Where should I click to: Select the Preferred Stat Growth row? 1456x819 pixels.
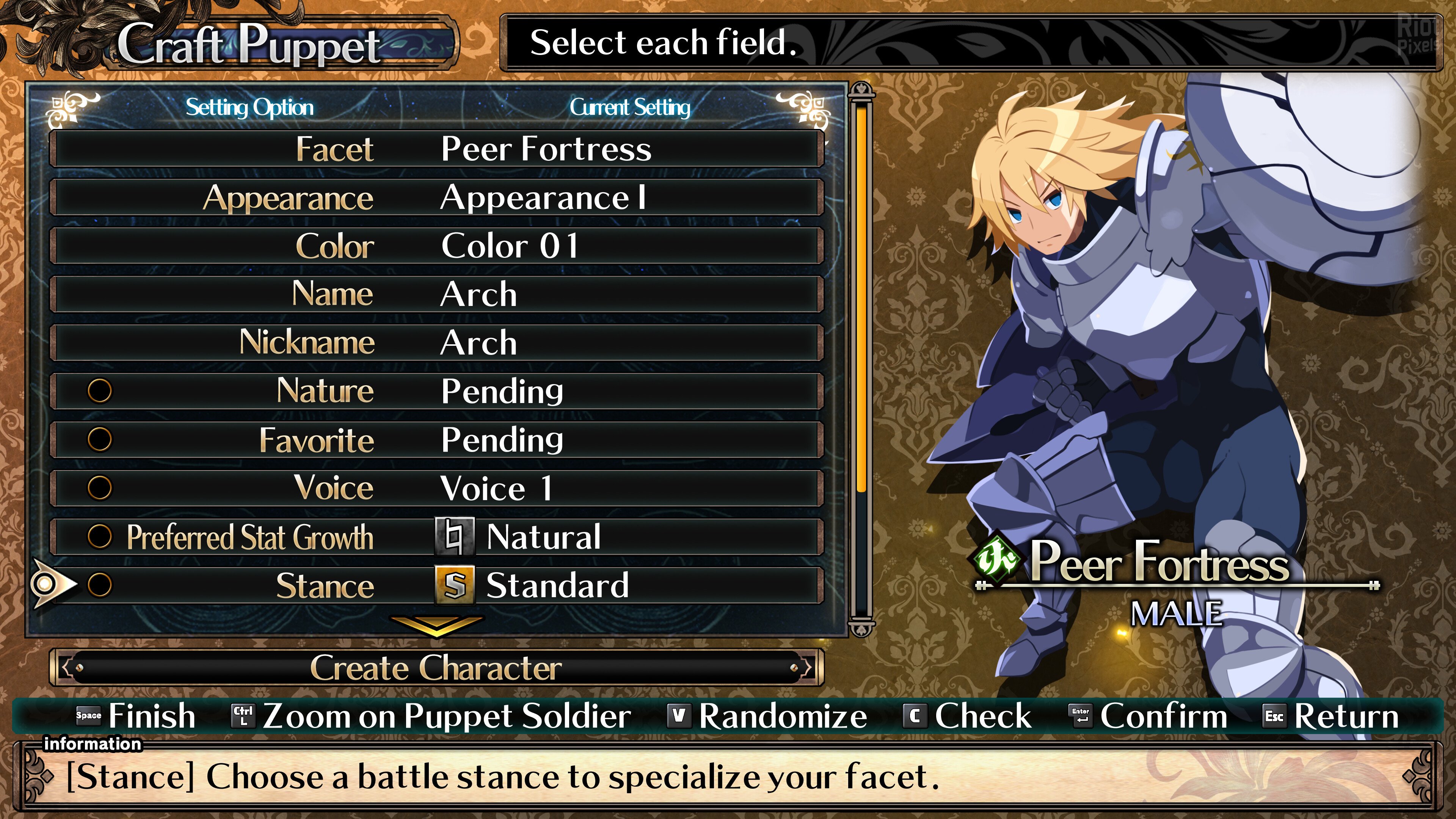coord(436,537)
